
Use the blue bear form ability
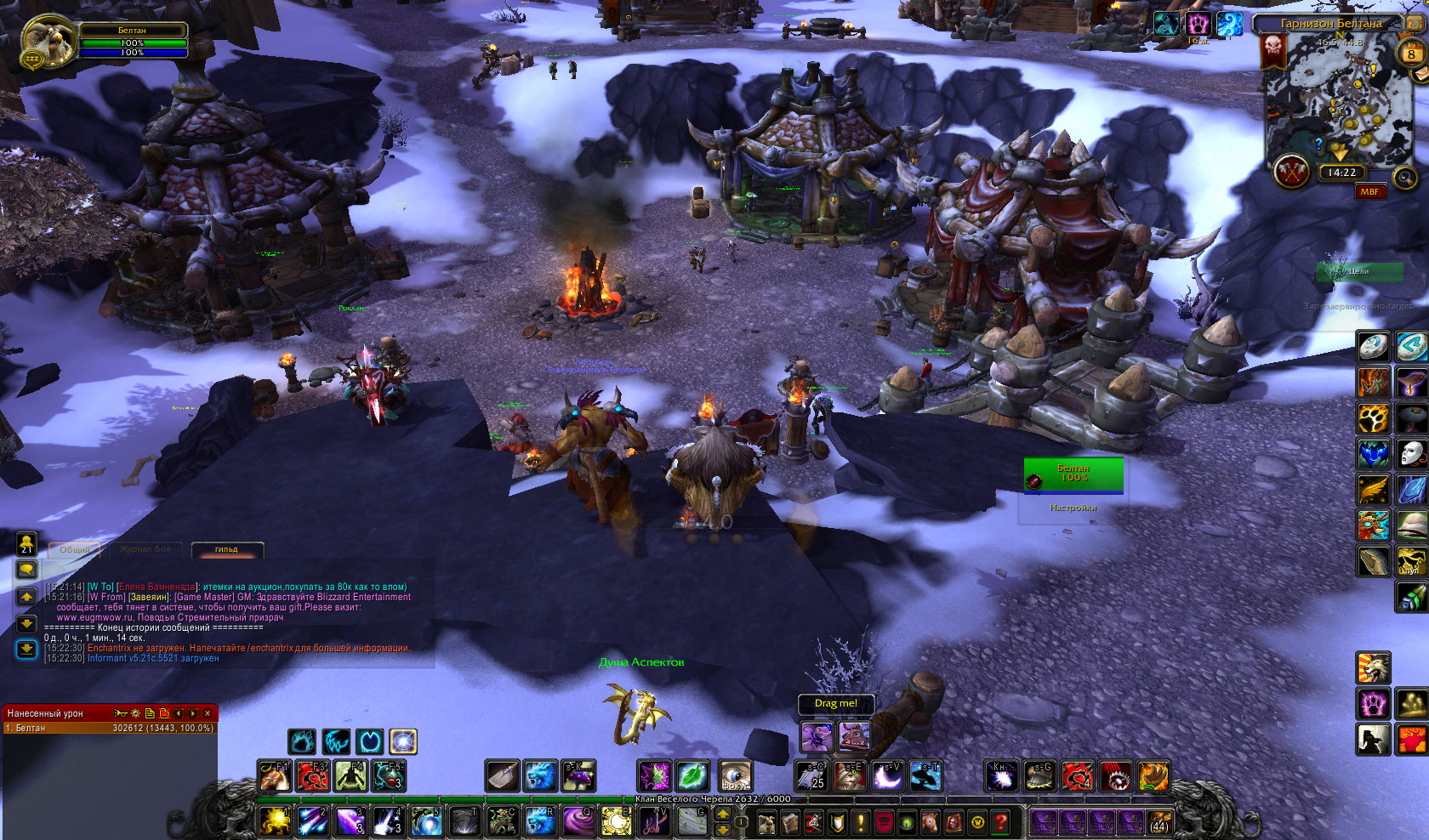click(539, 775)
